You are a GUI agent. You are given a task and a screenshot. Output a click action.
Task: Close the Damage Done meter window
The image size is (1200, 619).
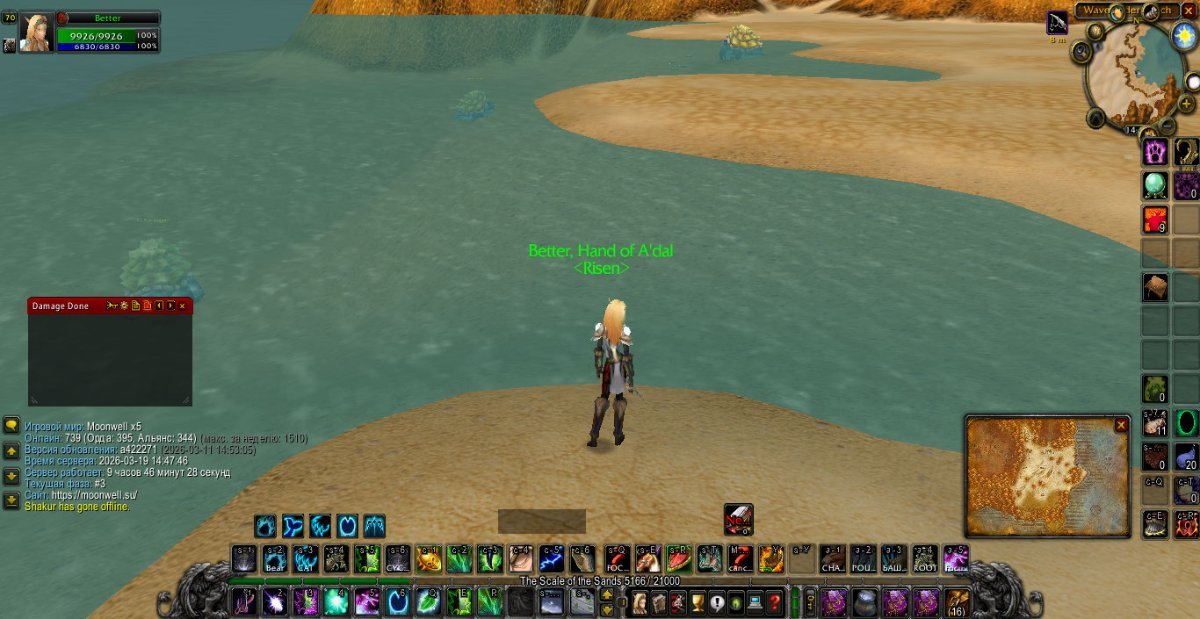tap(183, 305)
